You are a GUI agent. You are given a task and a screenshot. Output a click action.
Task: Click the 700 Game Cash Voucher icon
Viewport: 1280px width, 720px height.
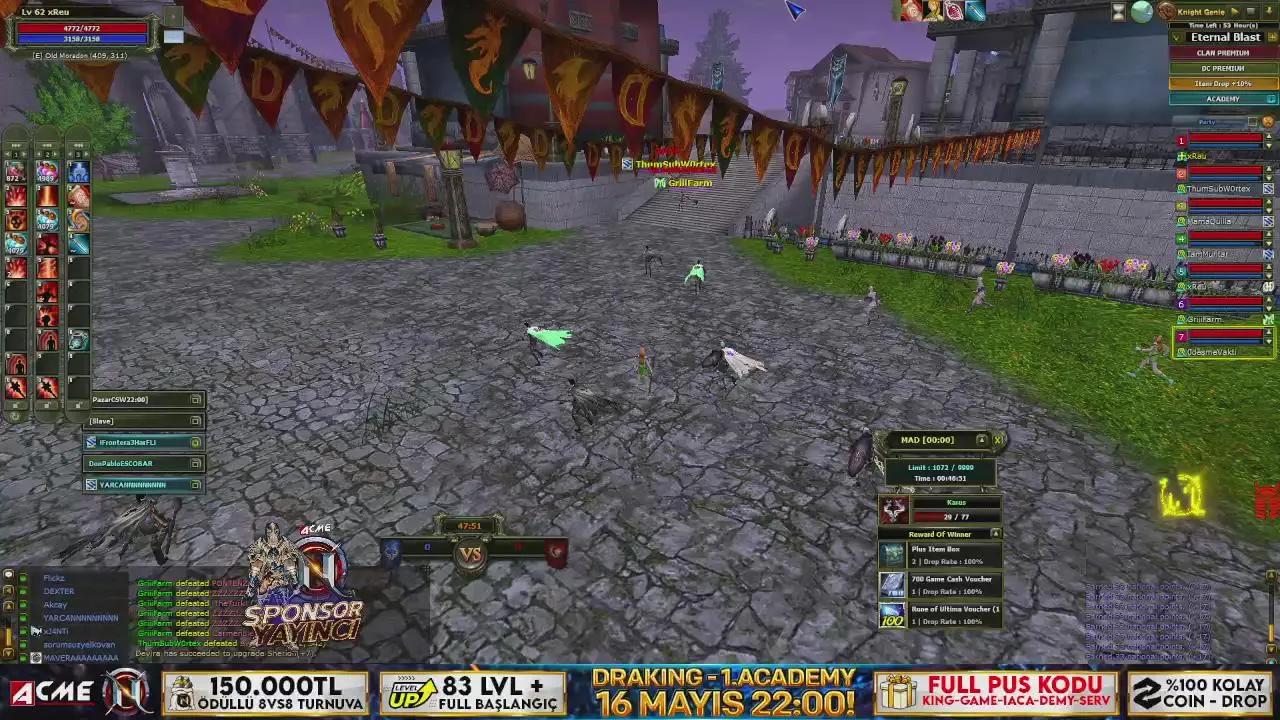(x=891, y=585)
